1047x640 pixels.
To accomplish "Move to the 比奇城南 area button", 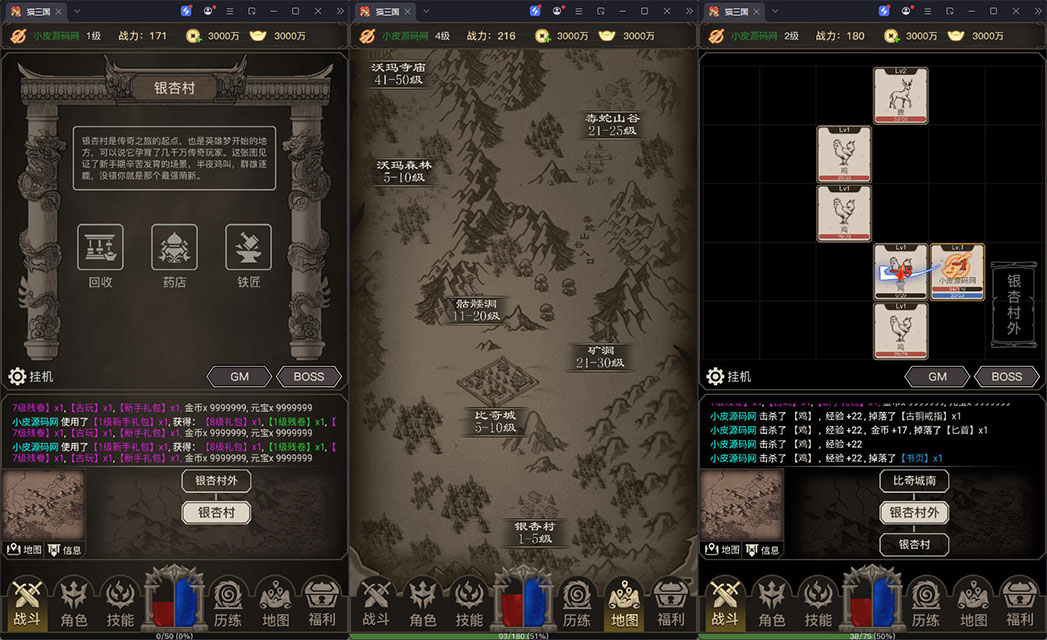I will click(x=914, y=481).
